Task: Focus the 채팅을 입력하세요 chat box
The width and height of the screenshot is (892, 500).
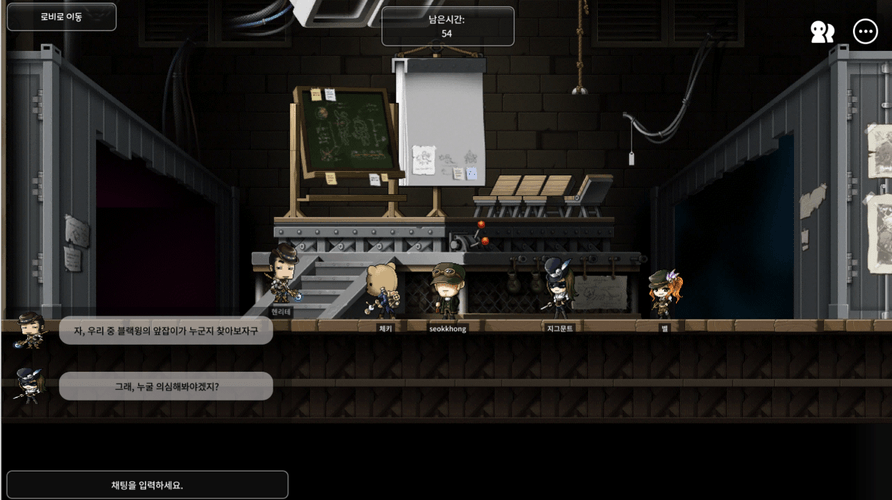Action: click(147, 485)
